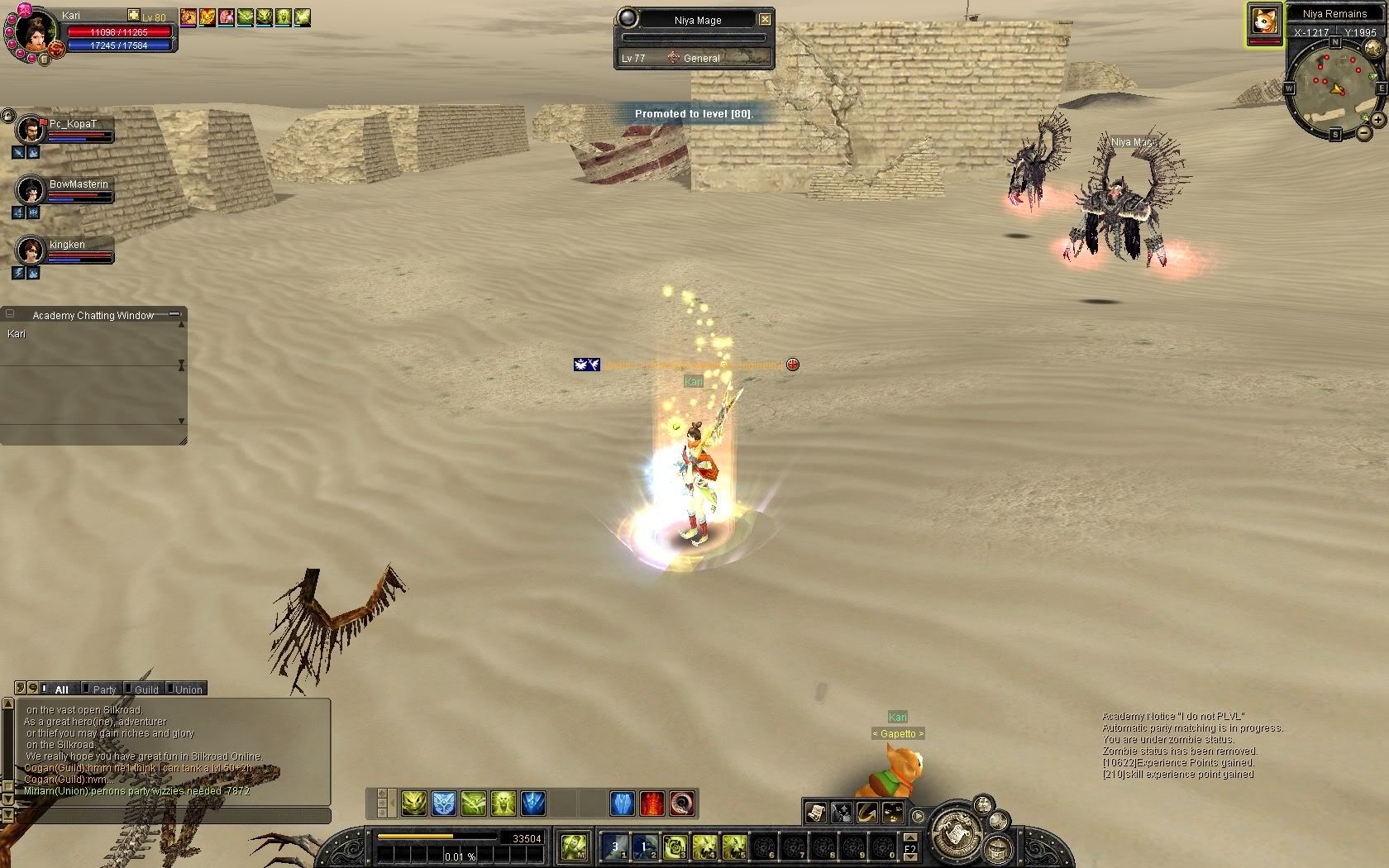
Task: Minimize the Academy Chatting Window
Action: [x=174, y=314]
